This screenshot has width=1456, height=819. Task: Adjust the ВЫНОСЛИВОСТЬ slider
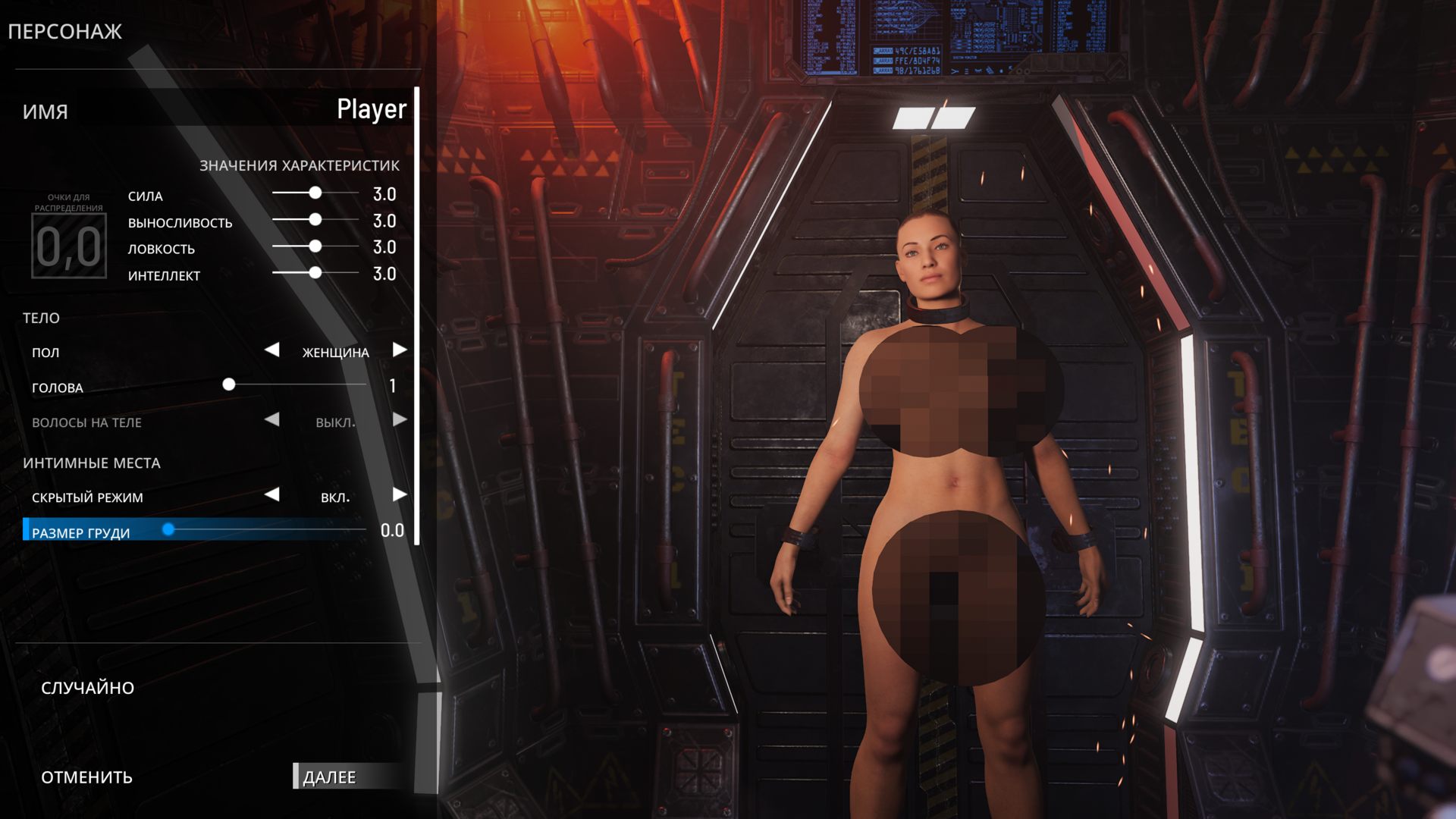315,220
